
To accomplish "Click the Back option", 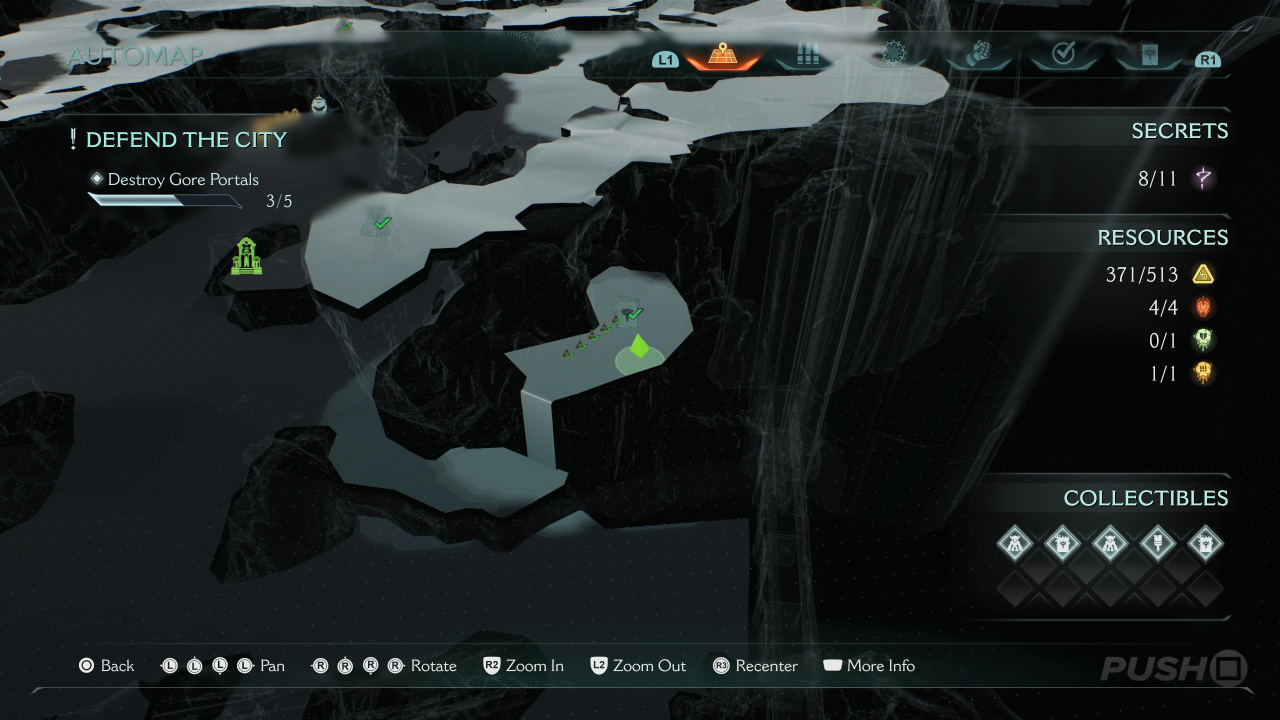I will coord(106,666).
